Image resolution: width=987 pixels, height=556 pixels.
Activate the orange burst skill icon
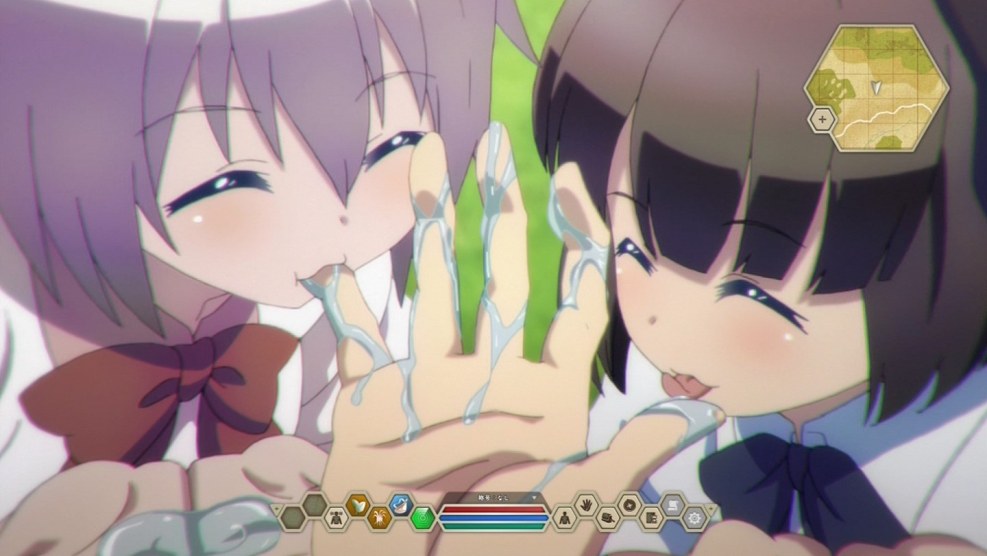point(379,517)
